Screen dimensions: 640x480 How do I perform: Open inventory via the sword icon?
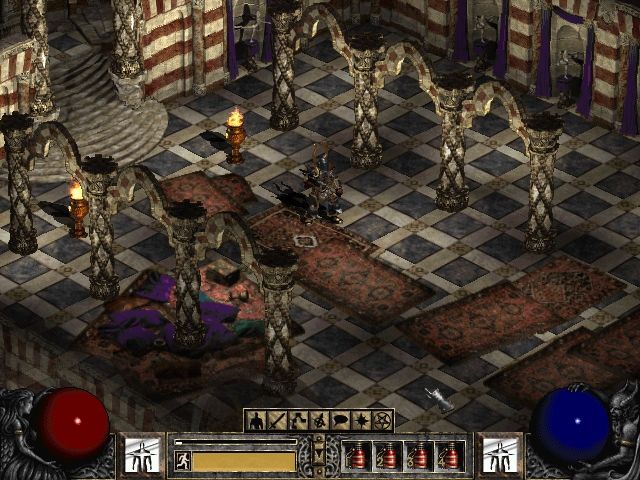point(277,421)
